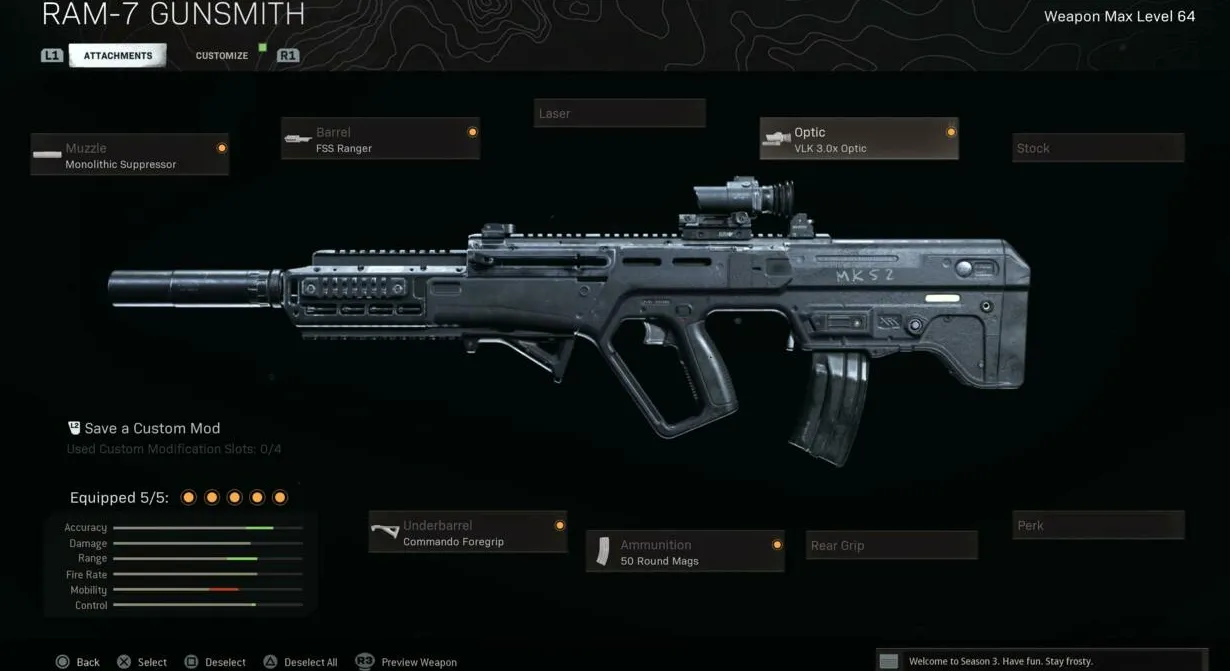This screenshot has width=1230, height=671.
Task: Choose Preview Weapon
Action: [408, 662]
